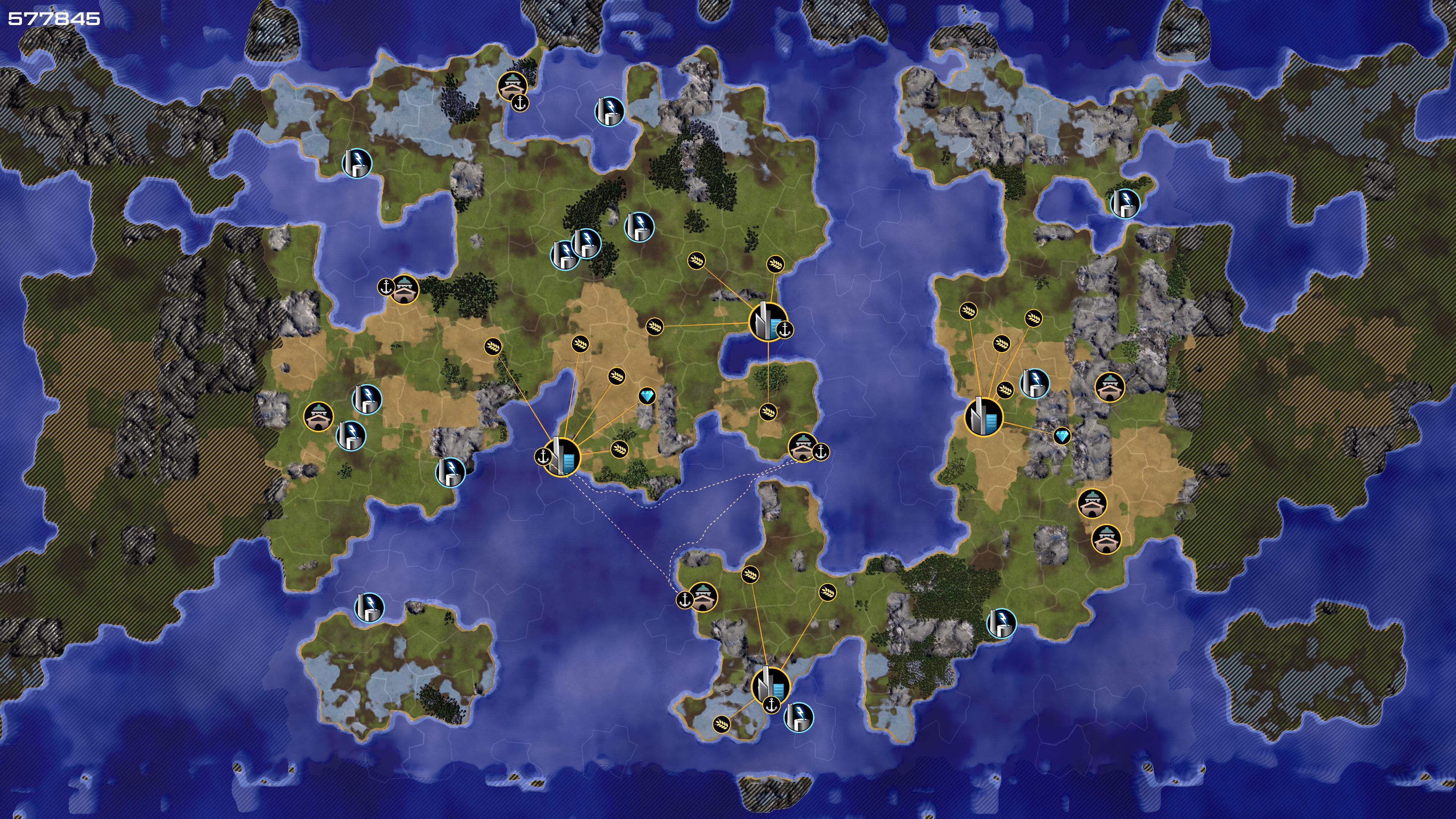Select the diamond resource linked to the southwestern harbor city
This screenshot has width=1456, height=819.
pyautogui.click(x=647, y=395)
